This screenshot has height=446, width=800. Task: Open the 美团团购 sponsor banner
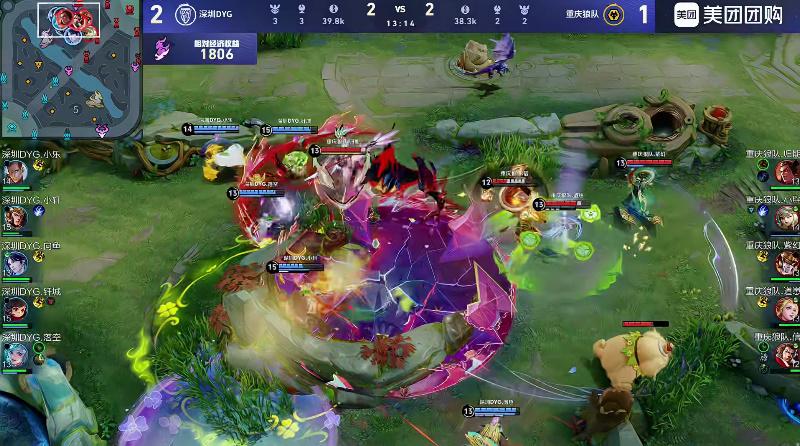735,15
